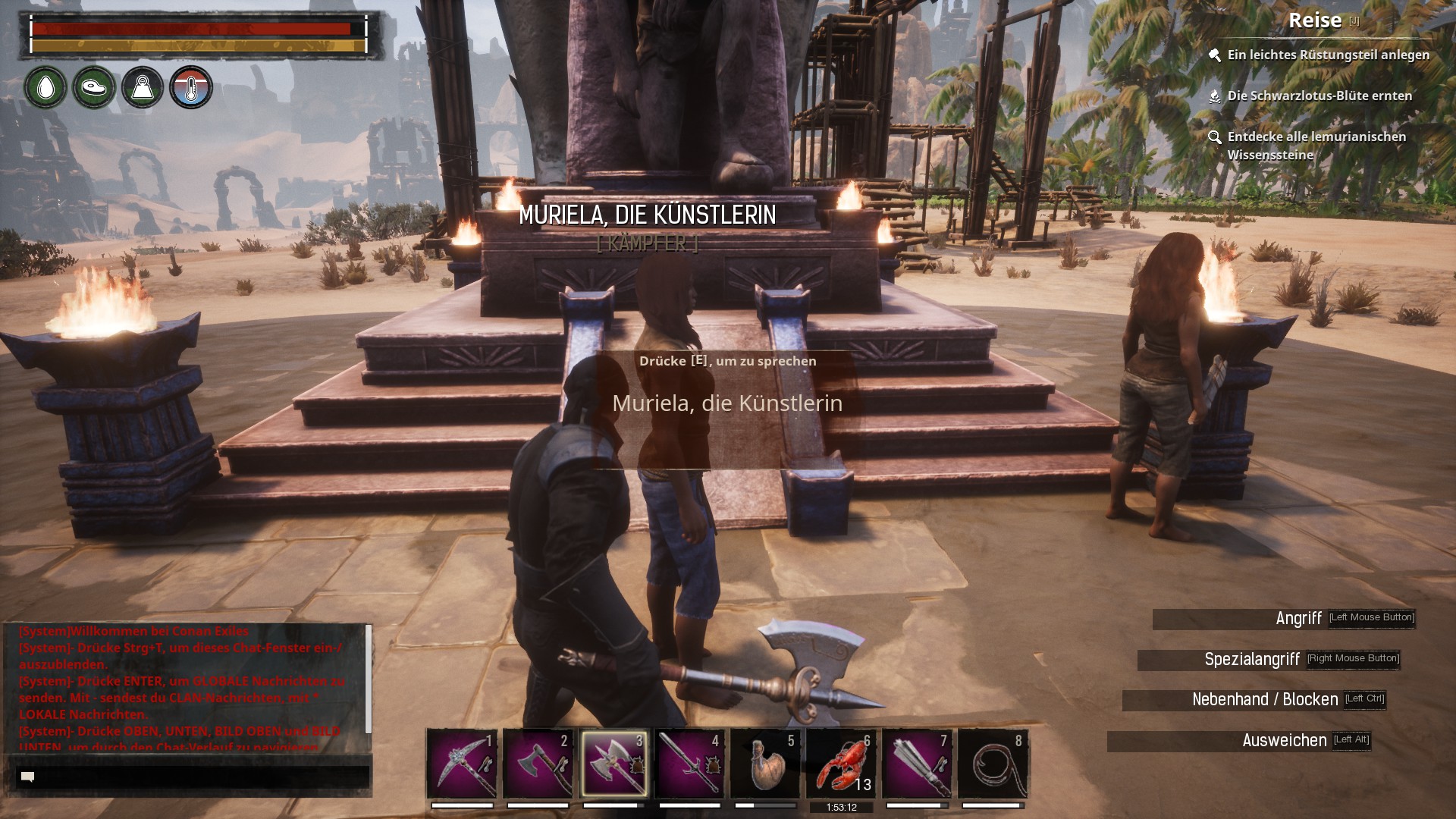Use the waterskin in hotbar slot 5
1456x819 pixels.
tap(765, 764)
